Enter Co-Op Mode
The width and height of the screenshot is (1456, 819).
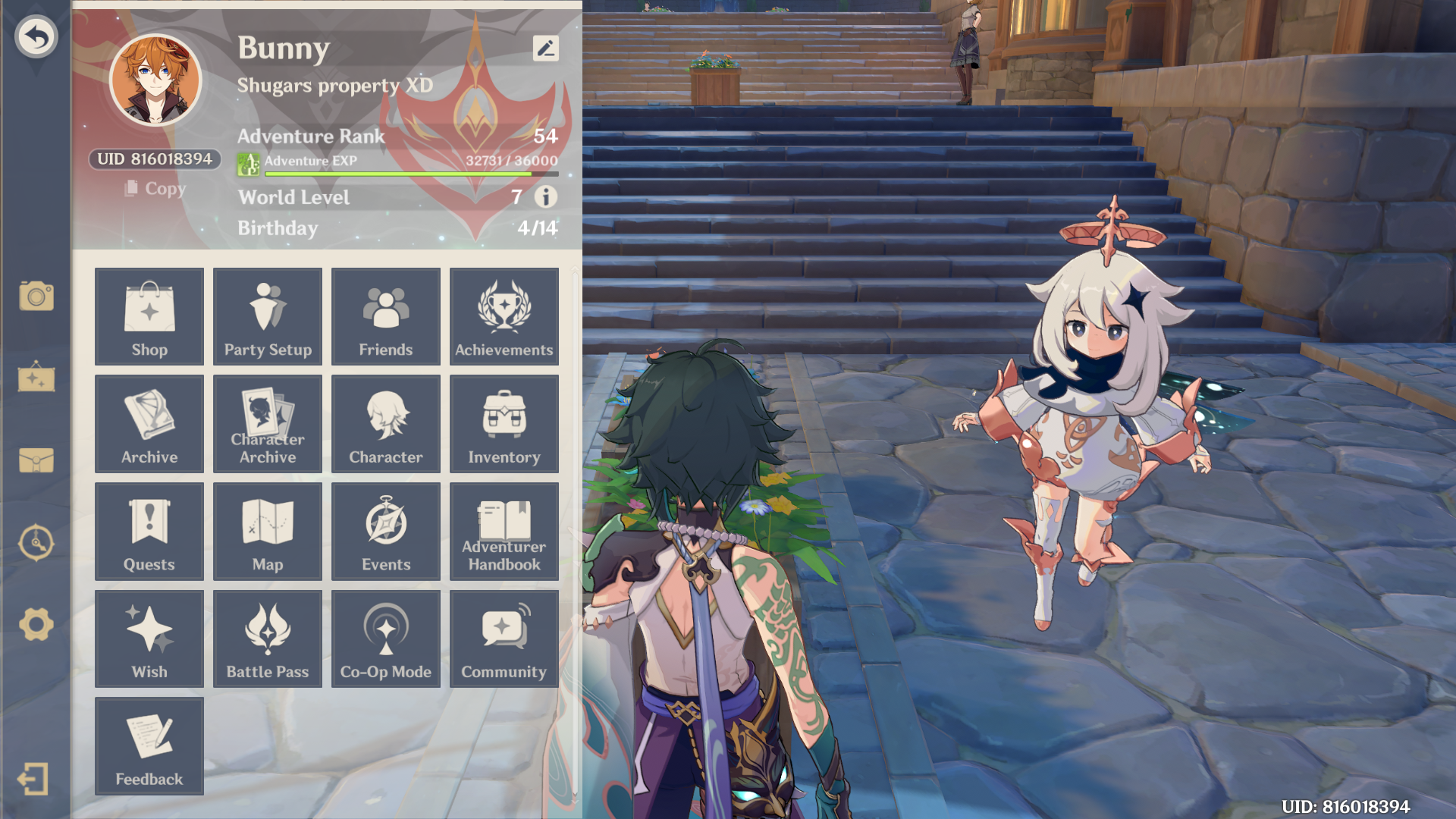coord(385,639)
